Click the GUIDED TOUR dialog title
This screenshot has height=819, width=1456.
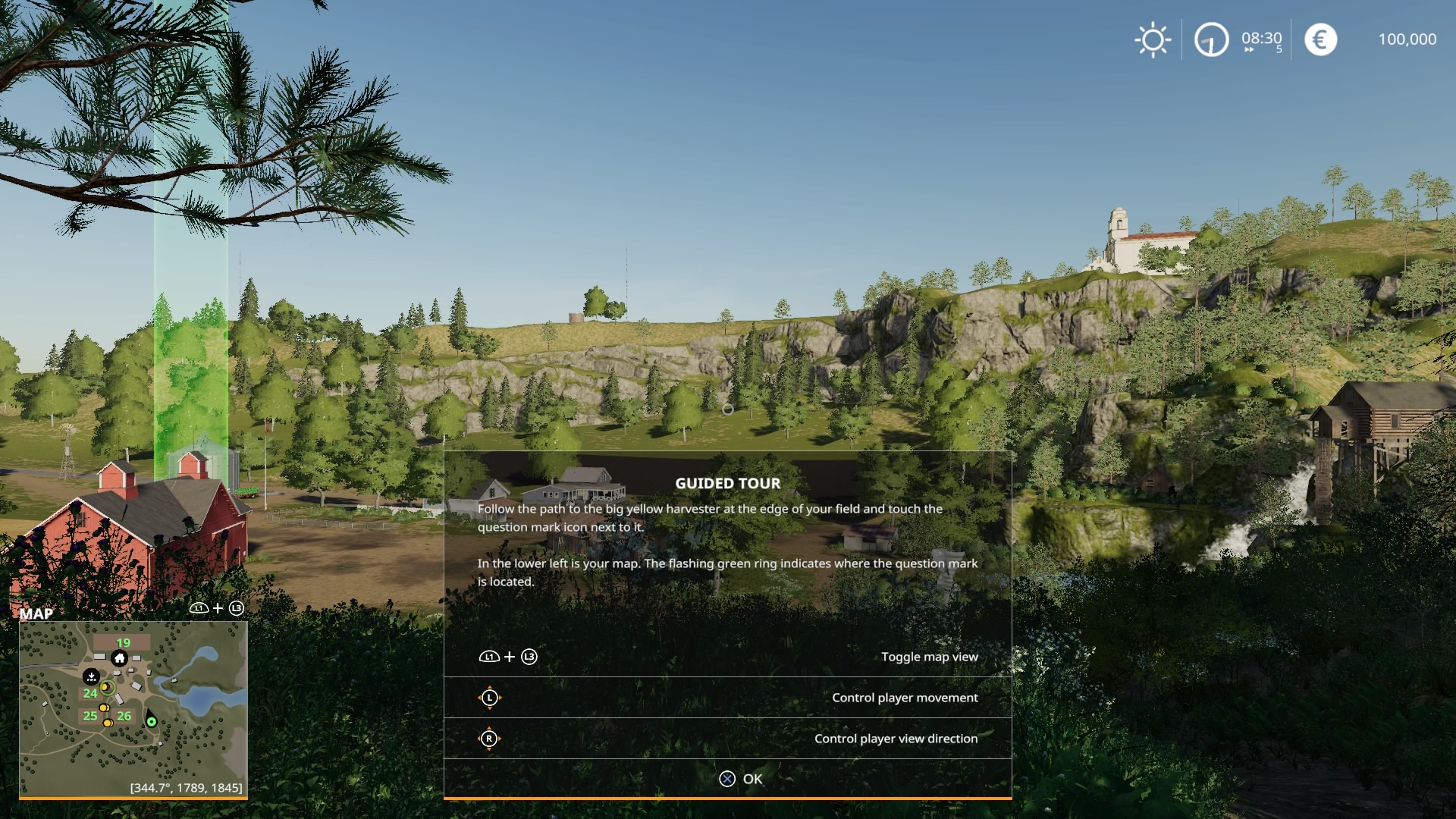(x=727, y=482)
